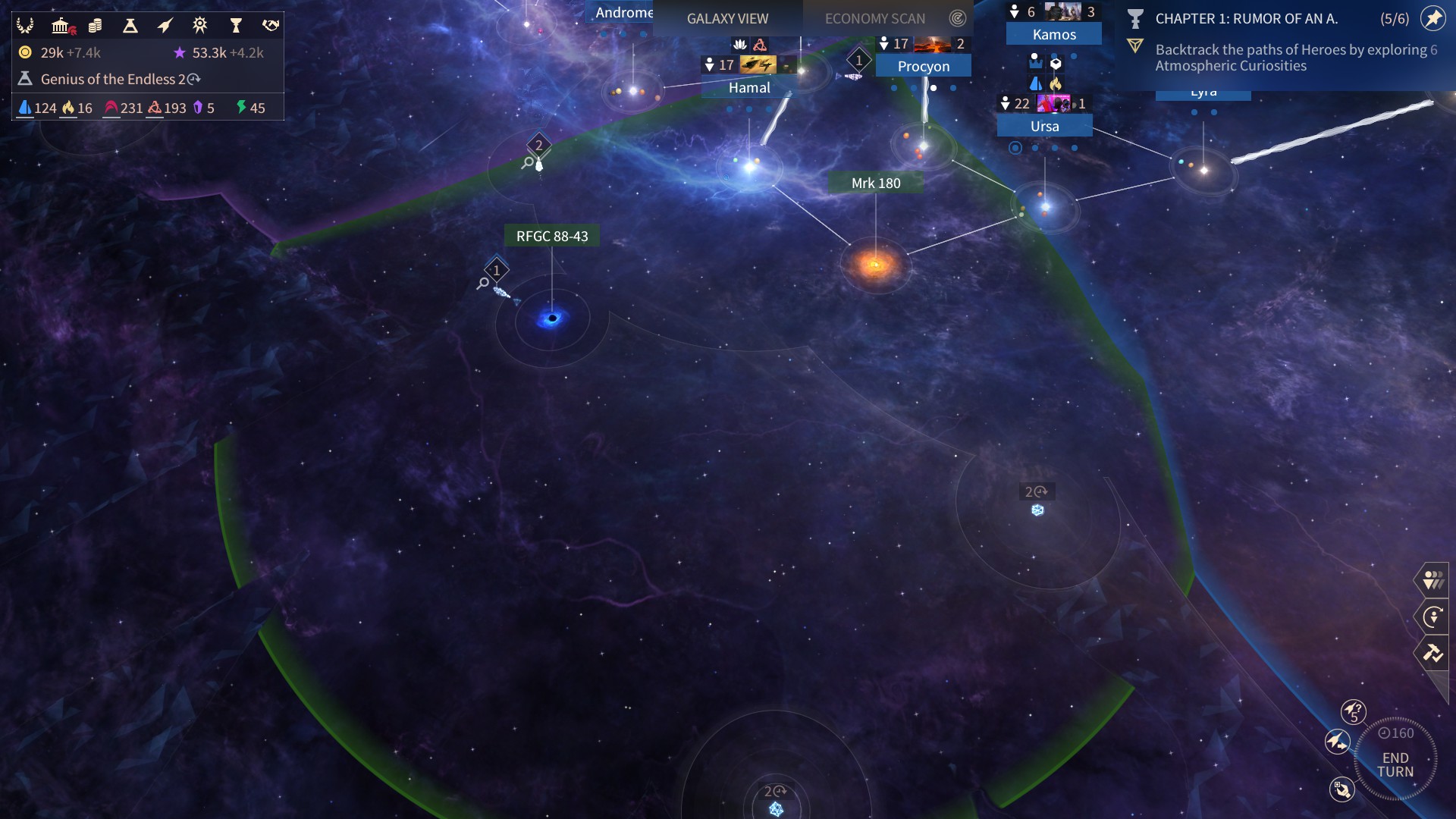Select the Ursa system label

coord(1044,127)
